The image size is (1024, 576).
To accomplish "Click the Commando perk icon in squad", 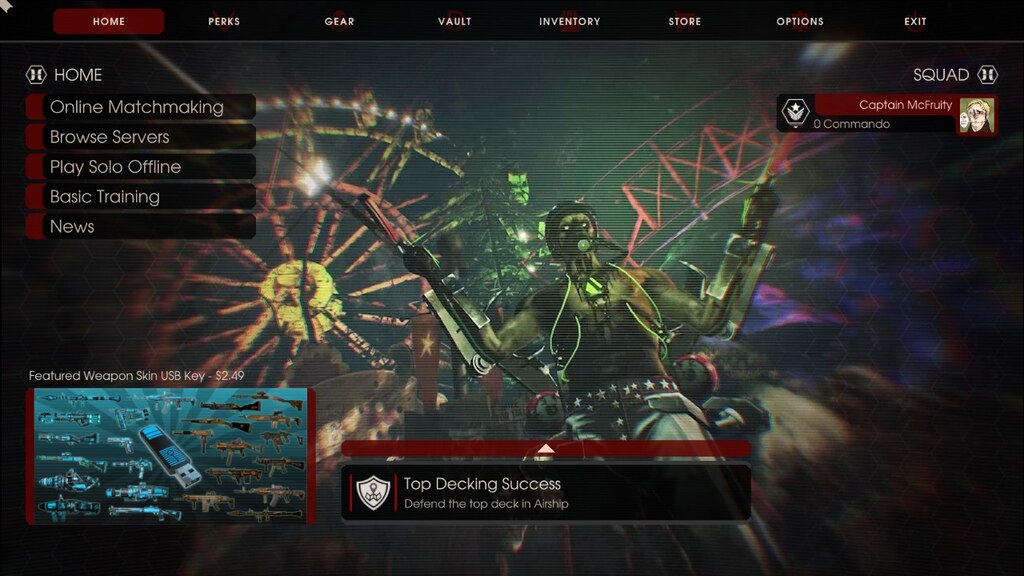I will 795,113.
